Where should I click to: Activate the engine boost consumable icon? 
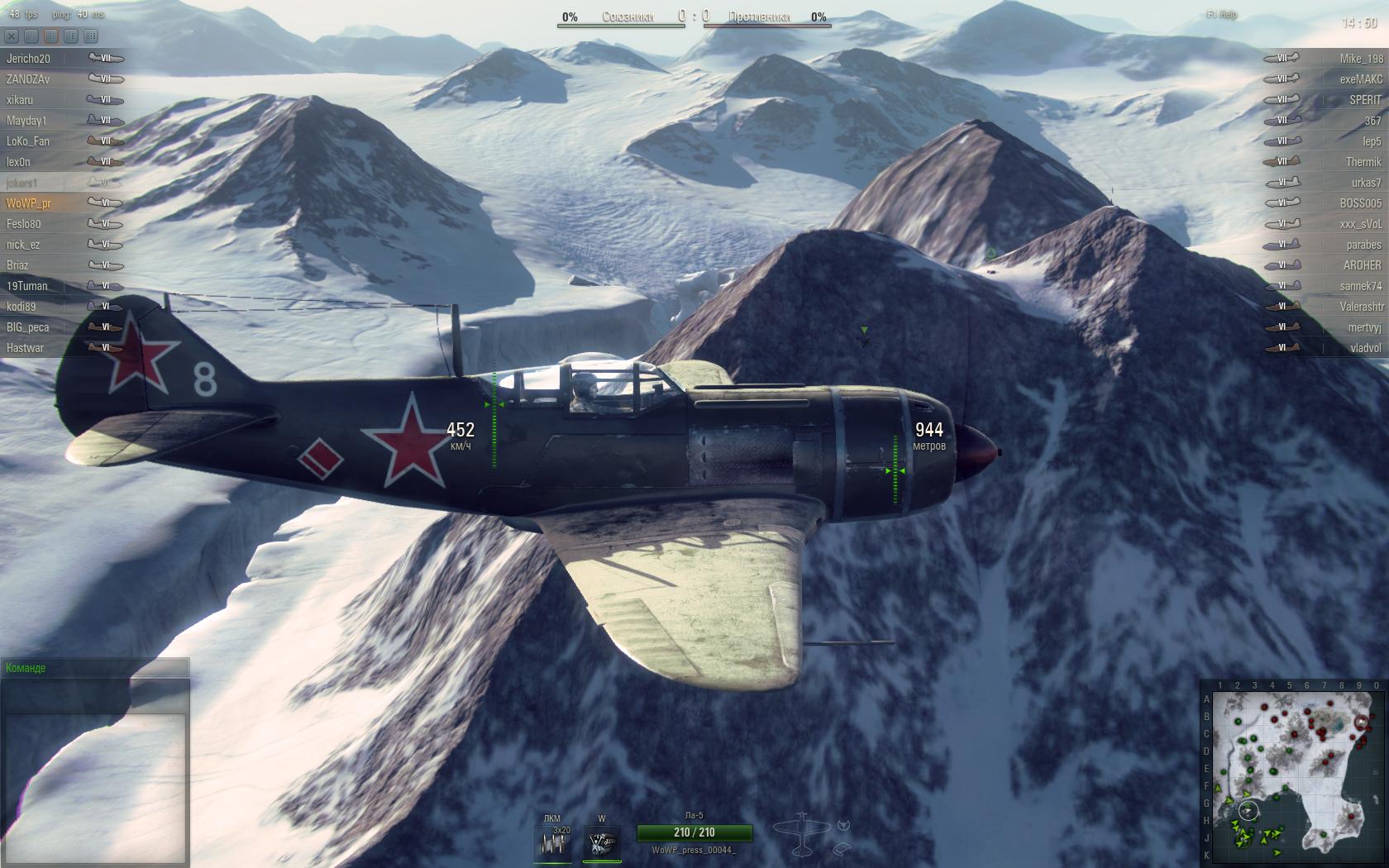coord(601,843)
